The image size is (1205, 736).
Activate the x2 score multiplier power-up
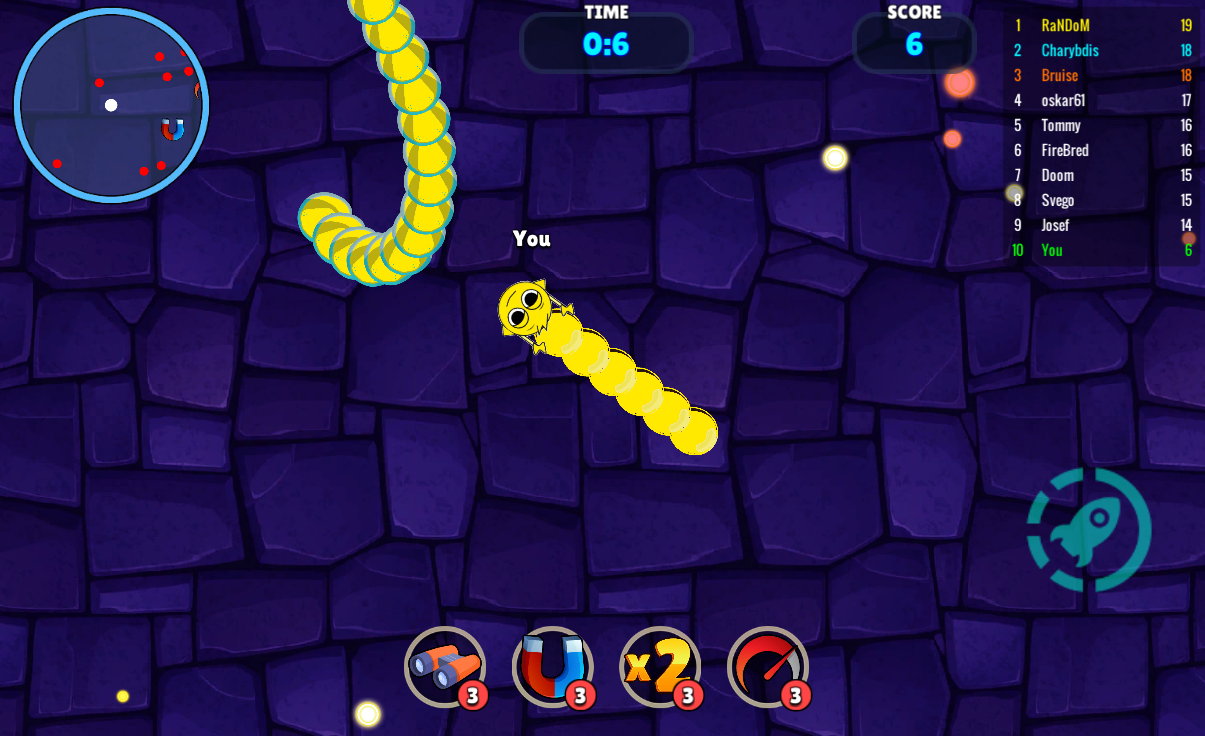(x=659, y=666)
